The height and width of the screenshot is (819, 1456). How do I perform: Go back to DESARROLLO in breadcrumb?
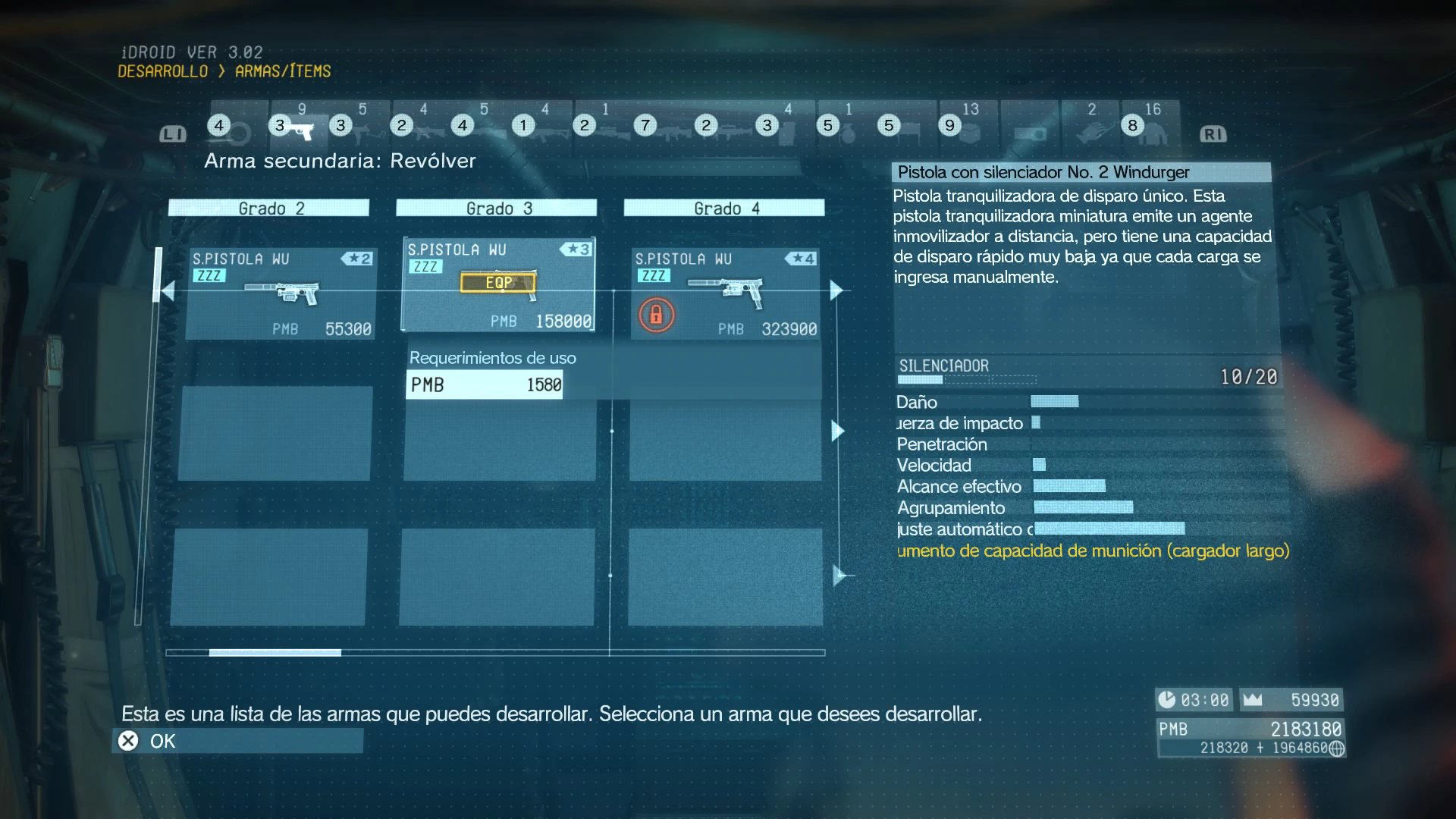[x=162, y=71]
